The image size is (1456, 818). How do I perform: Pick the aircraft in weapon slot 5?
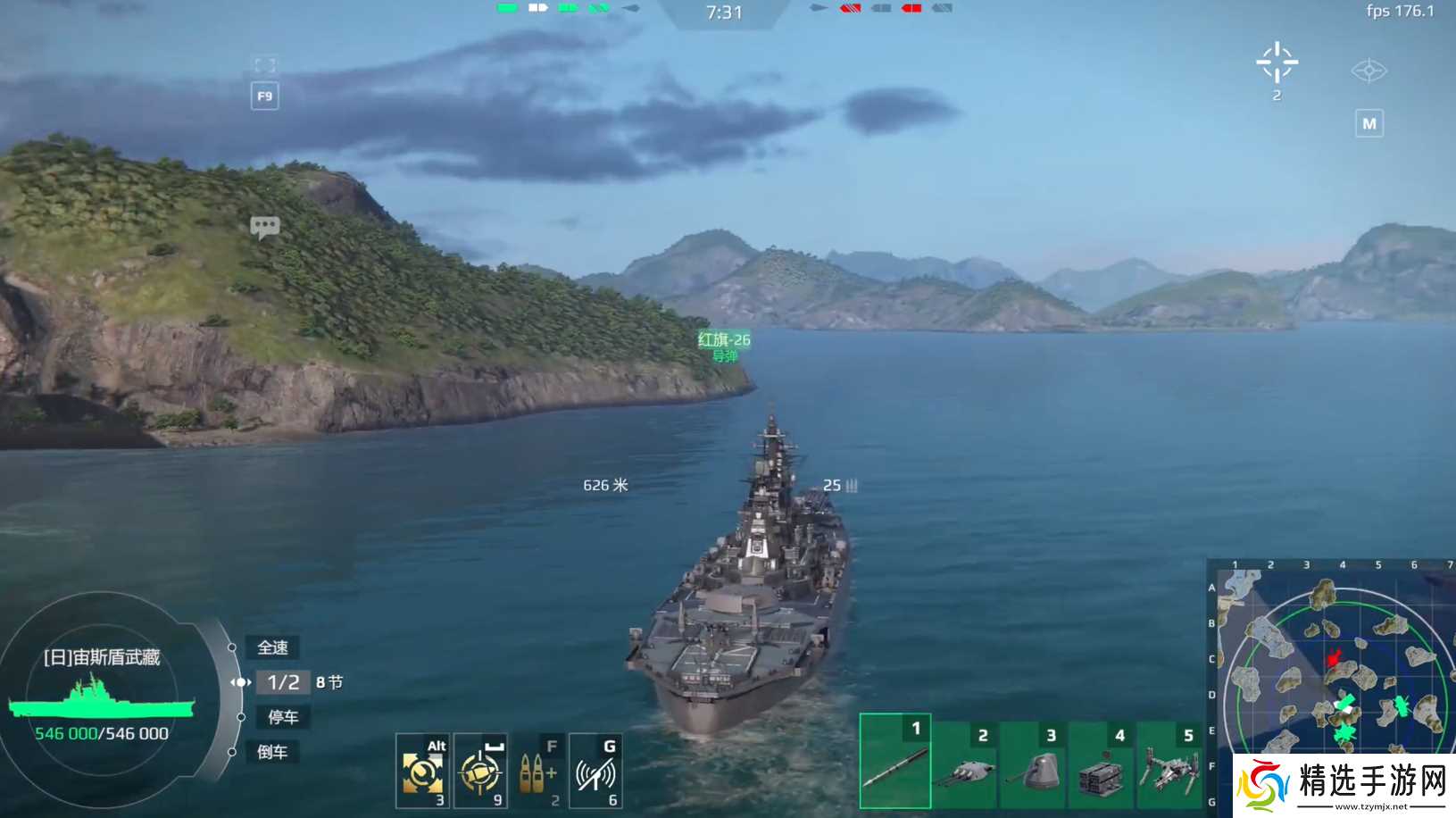pos(1170,766)
